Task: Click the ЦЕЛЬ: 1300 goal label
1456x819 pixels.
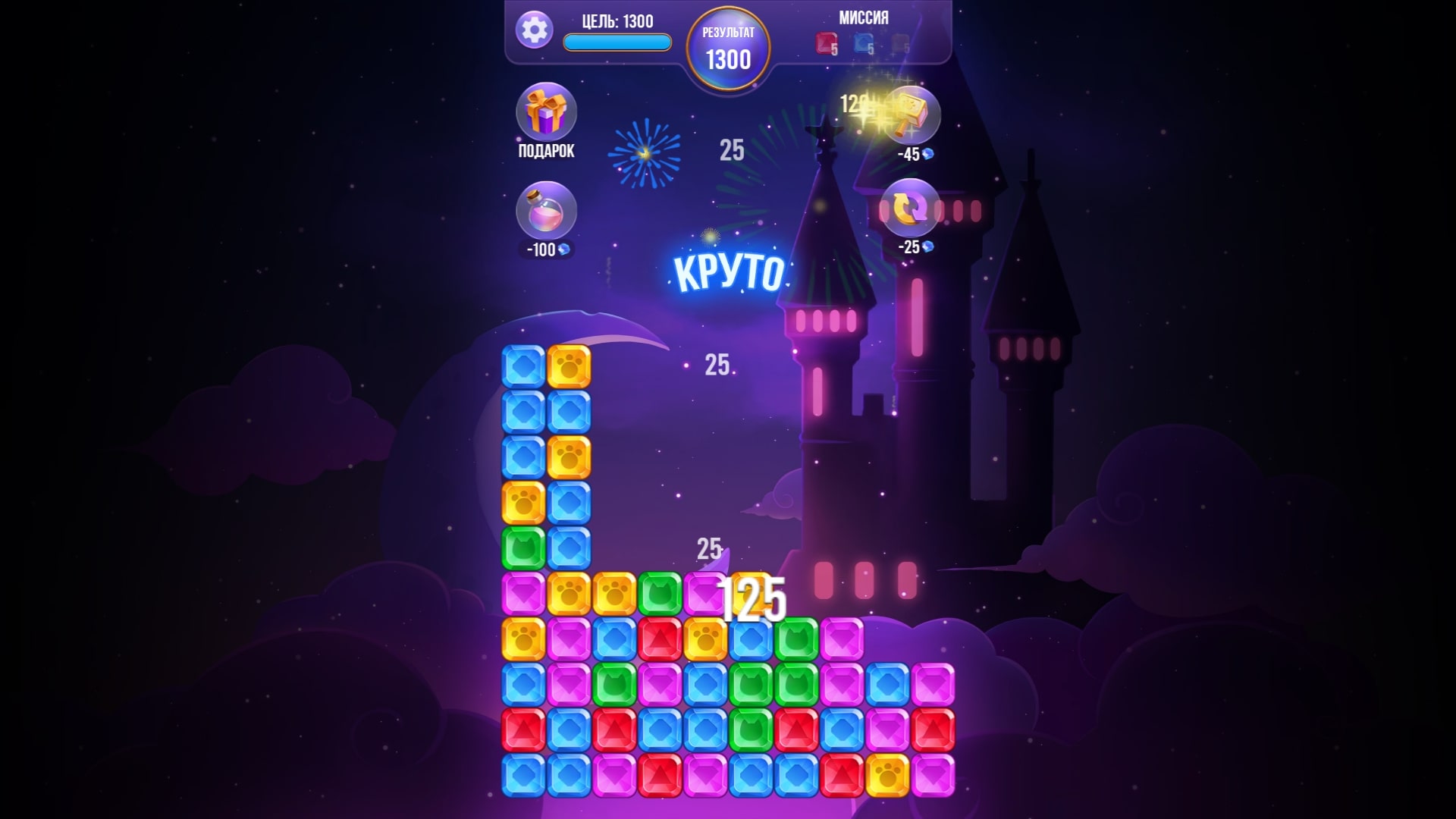Action: (x=616, y=21)
